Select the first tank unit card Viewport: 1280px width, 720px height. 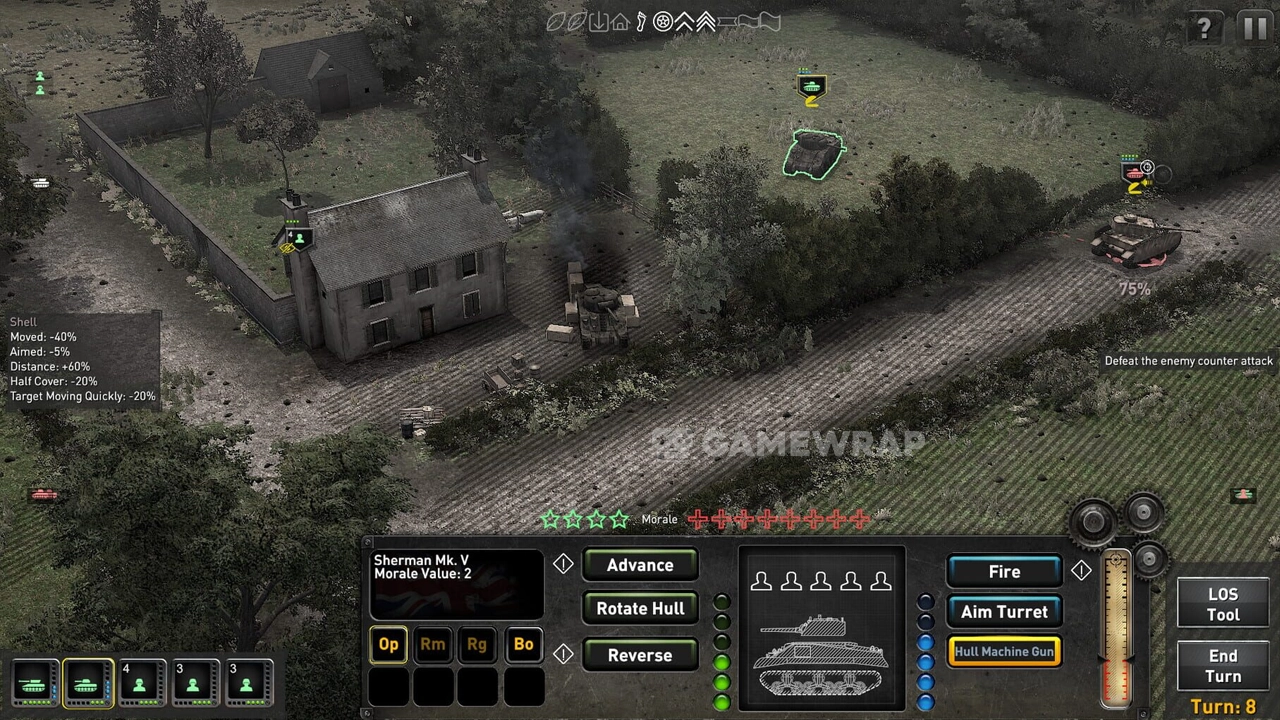tap(34, 684)
